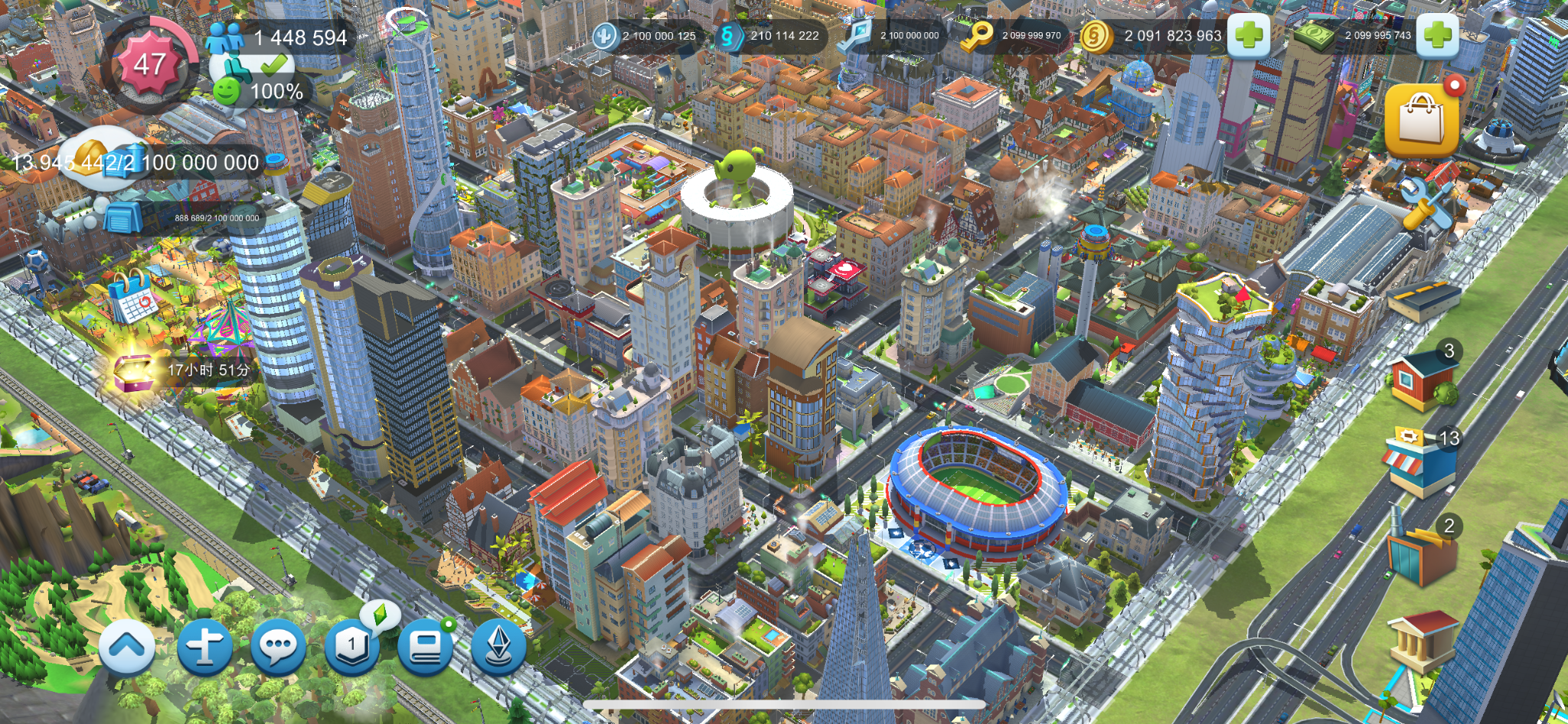The width and height of the screenshot is (1568, 724).
Task: Open the city storage hard-hat indicator
Action: pyautogui.click(x=96, y=158)
